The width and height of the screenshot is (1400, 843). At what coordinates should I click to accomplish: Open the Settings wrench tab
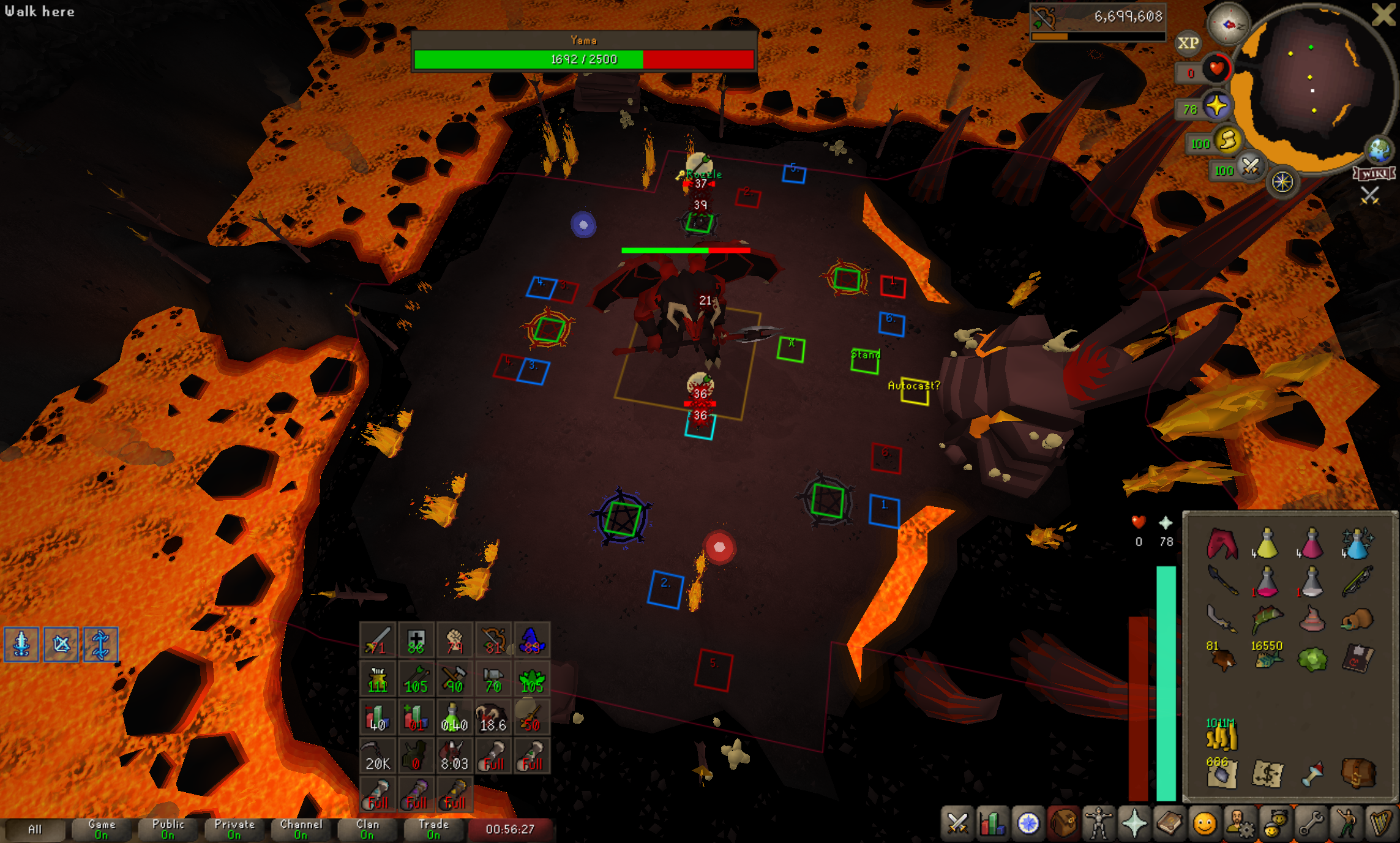point(1311,823)
